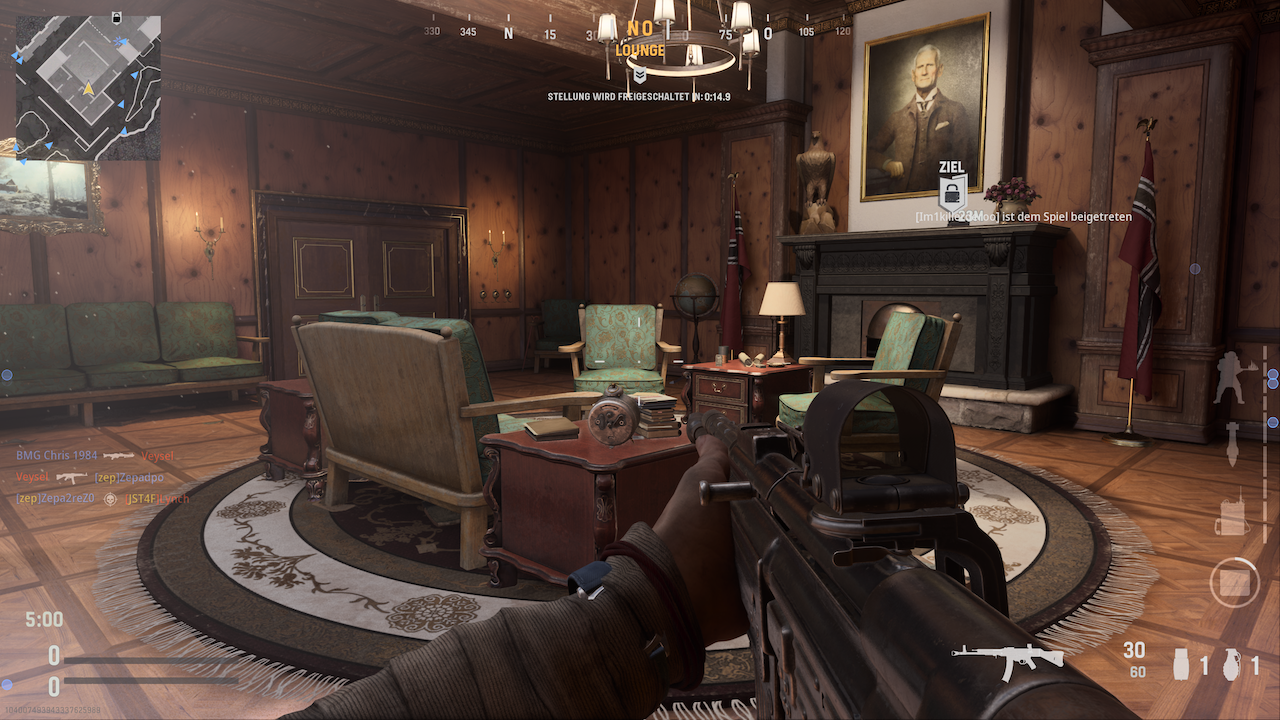Activate the bomb killstreak icon
The image size is (1280, 720).
tap(1233, 443)
